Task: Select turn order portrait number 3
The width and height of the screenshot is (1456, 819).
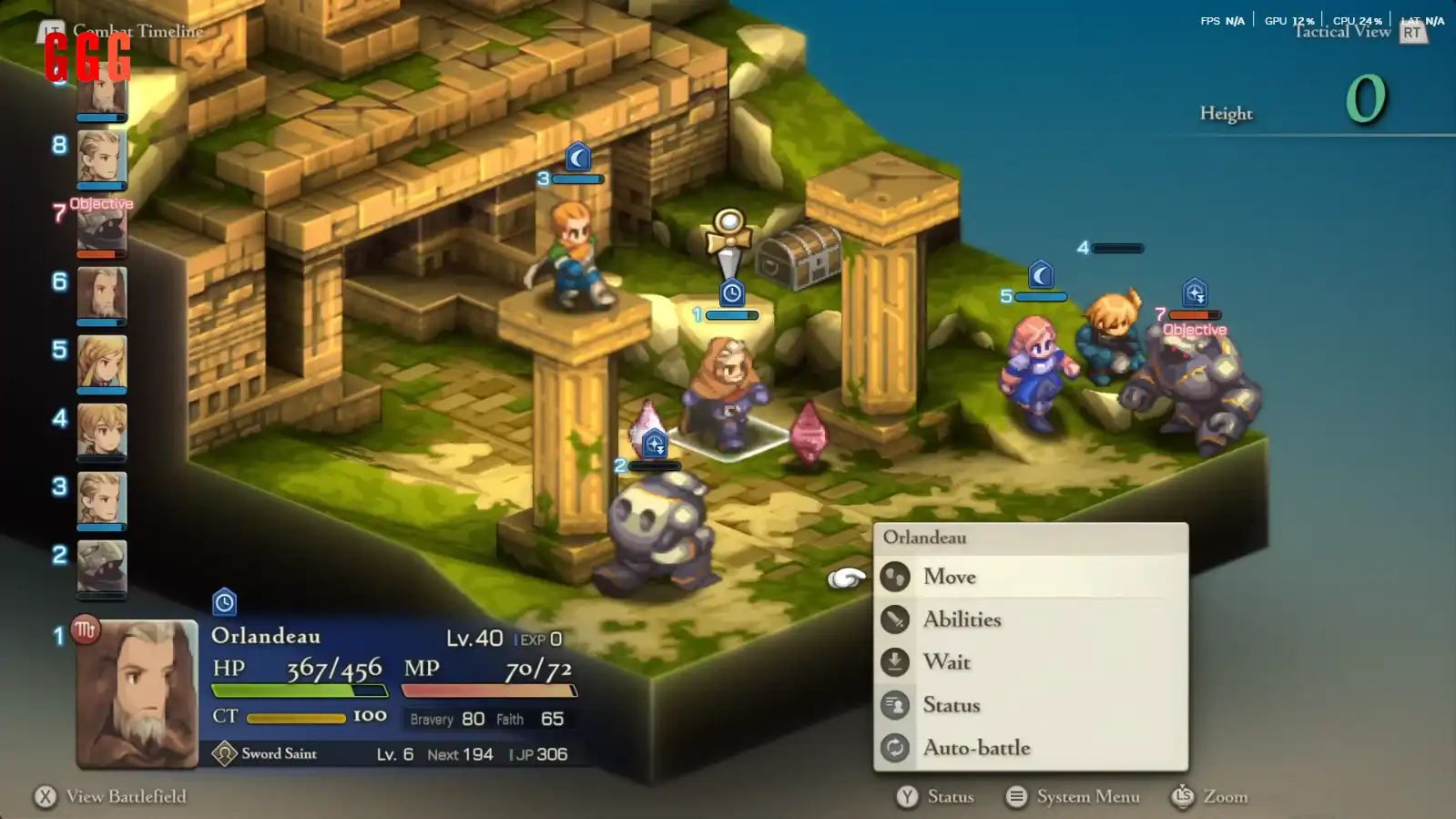Action: 101,497
